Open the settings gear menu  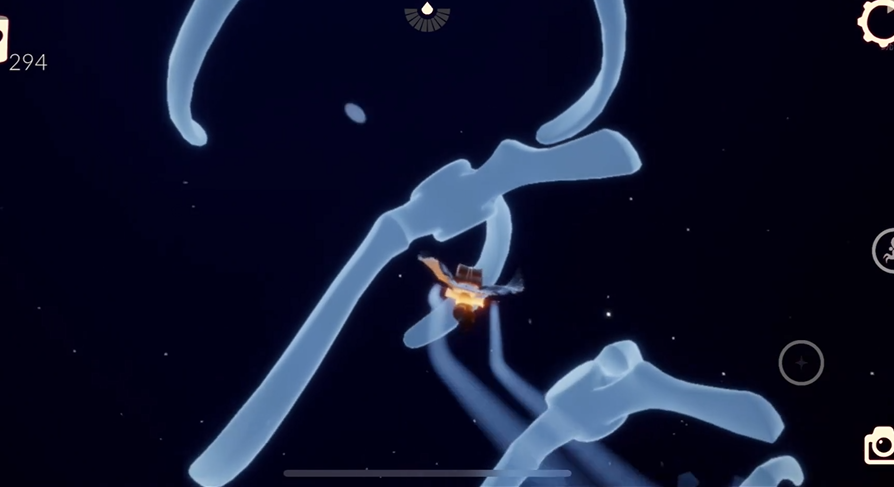coord(878,22)
